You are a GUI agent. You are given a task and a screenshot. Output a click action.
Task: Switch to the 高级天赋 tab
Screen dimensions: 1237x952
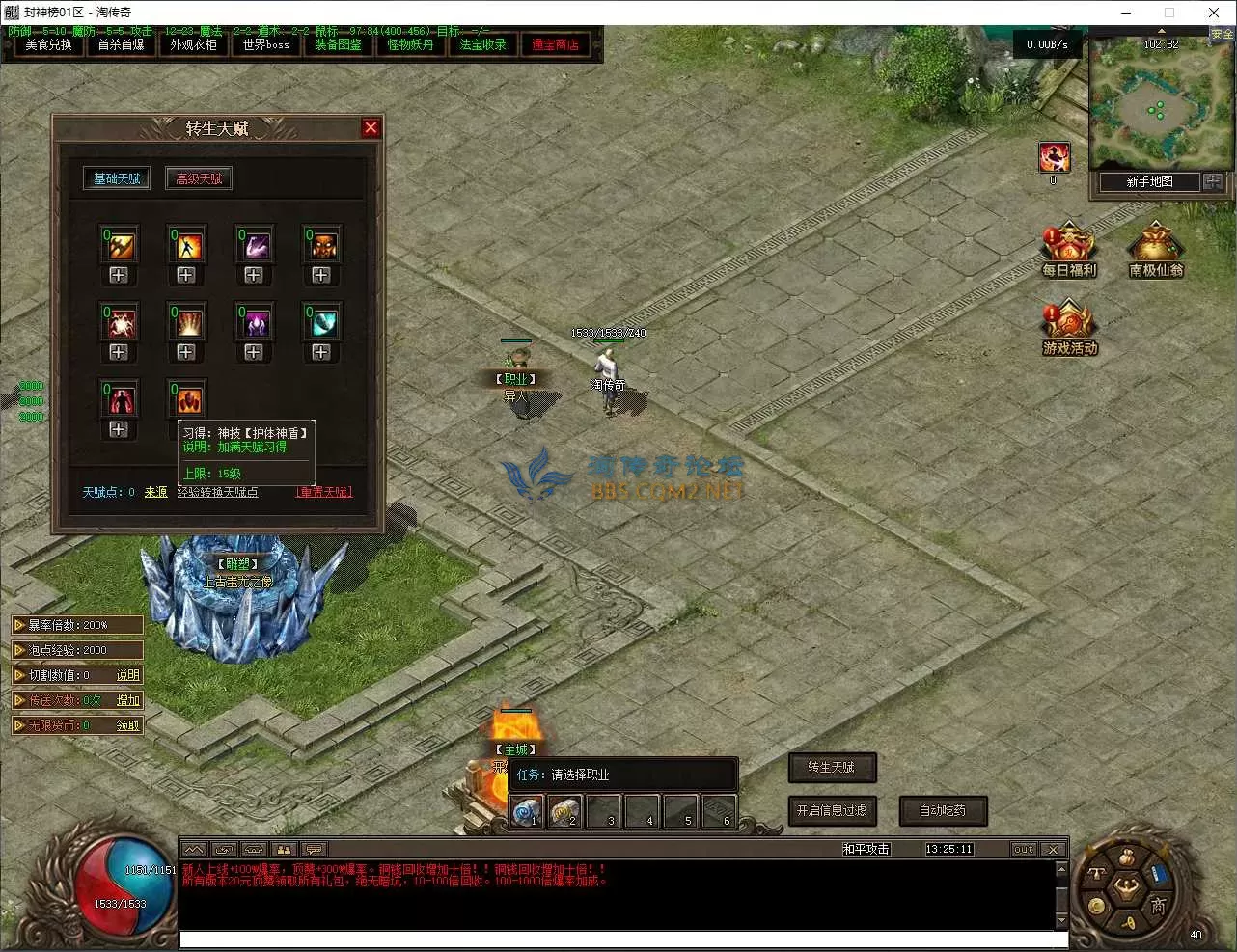[x=199, y=178]
